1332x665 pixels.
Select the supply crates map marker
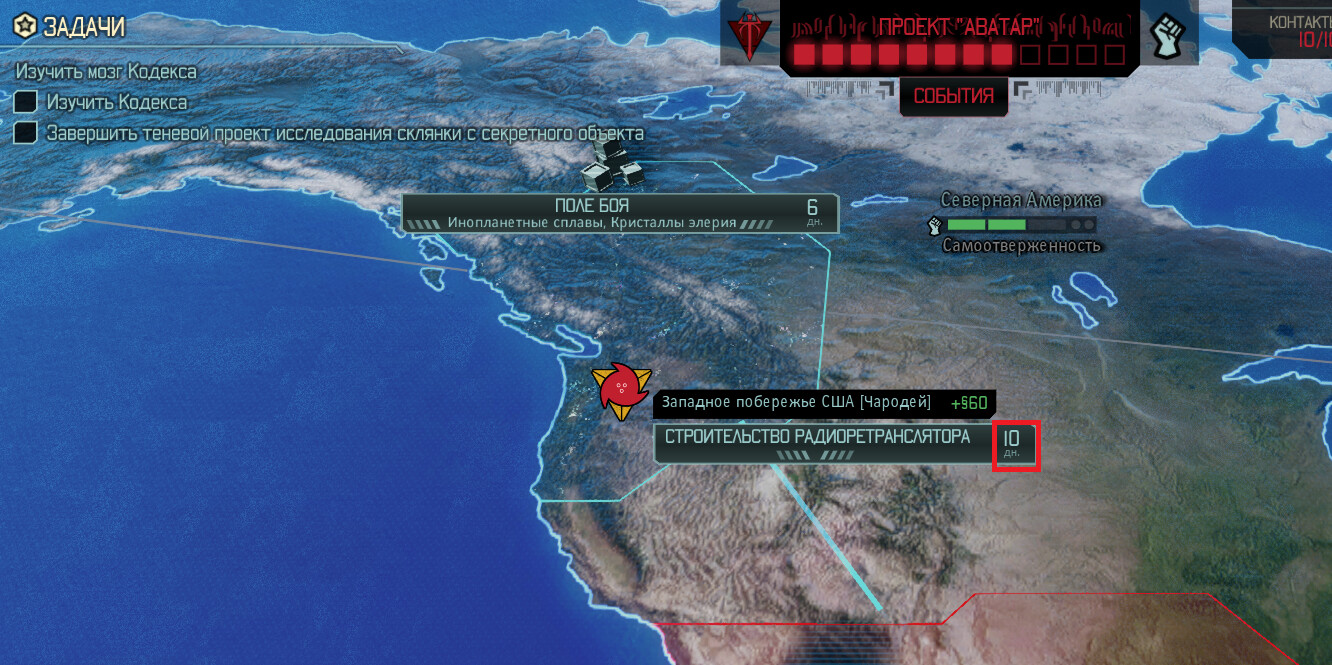click(x=611, y=163)
